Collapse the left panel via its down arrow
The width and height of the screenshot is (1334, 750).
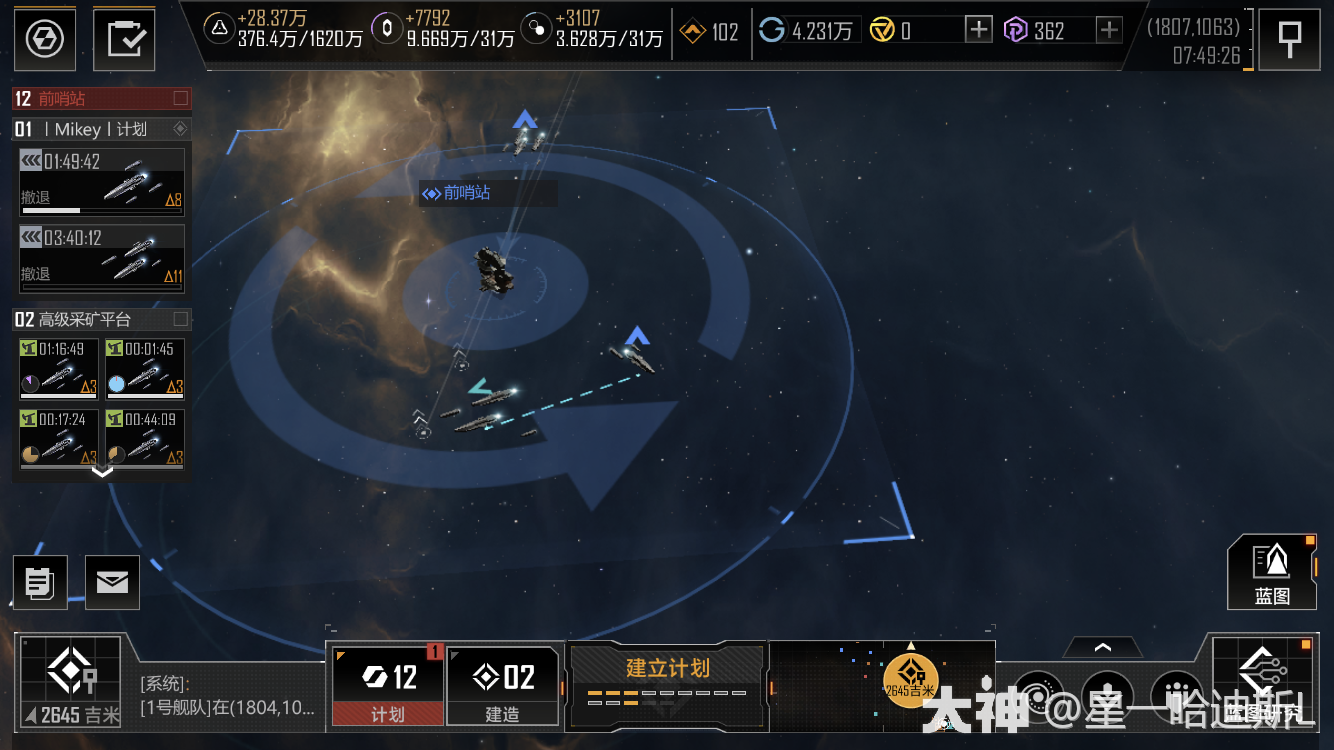100,472
